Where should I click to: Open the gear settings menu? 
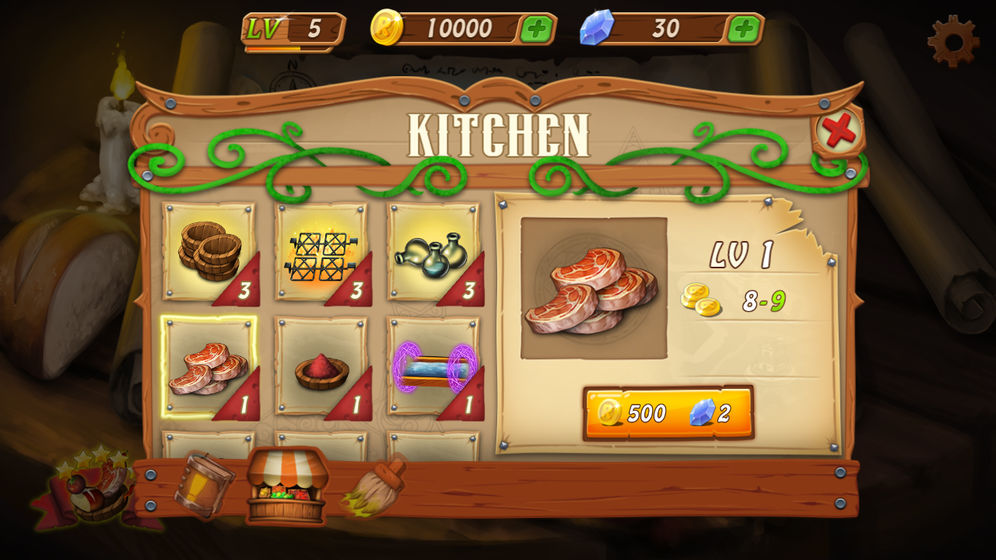(951, 41)
